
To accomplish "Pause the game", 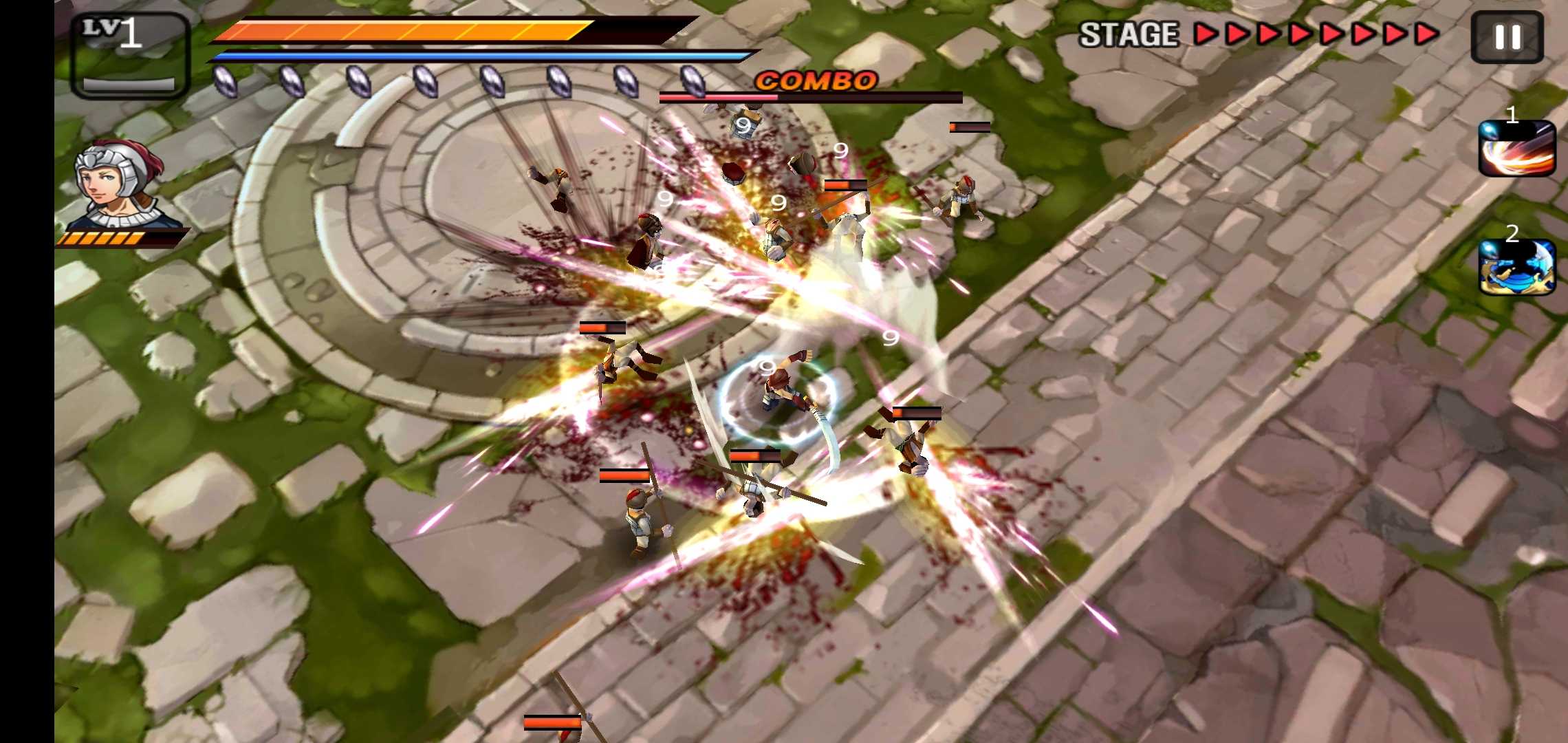I will point(1507,37).
